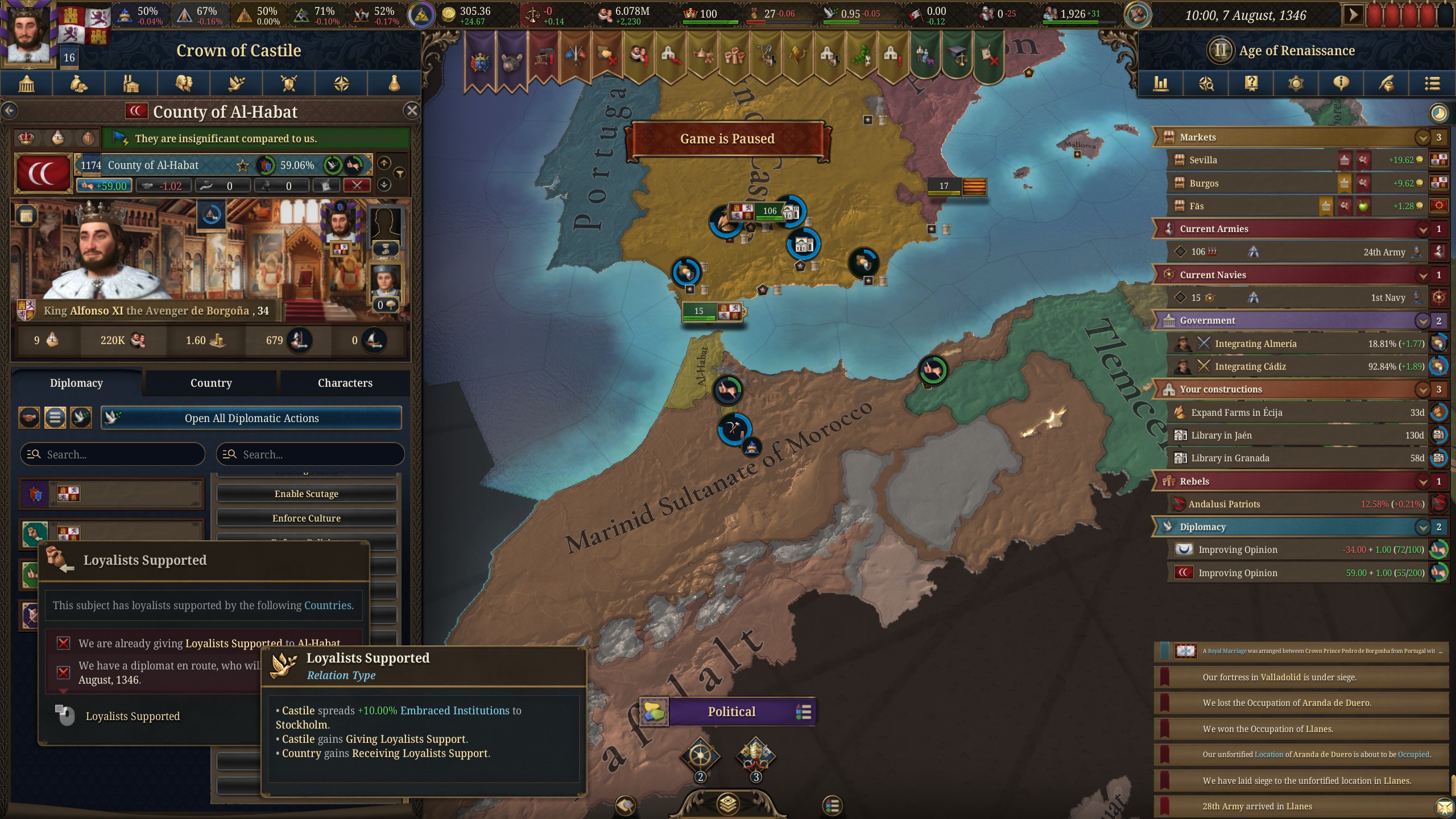Screen dimensions: 1456x819
Task: Select the dove Diplomacy icon in the Castile panel
Action: point(236,84)
